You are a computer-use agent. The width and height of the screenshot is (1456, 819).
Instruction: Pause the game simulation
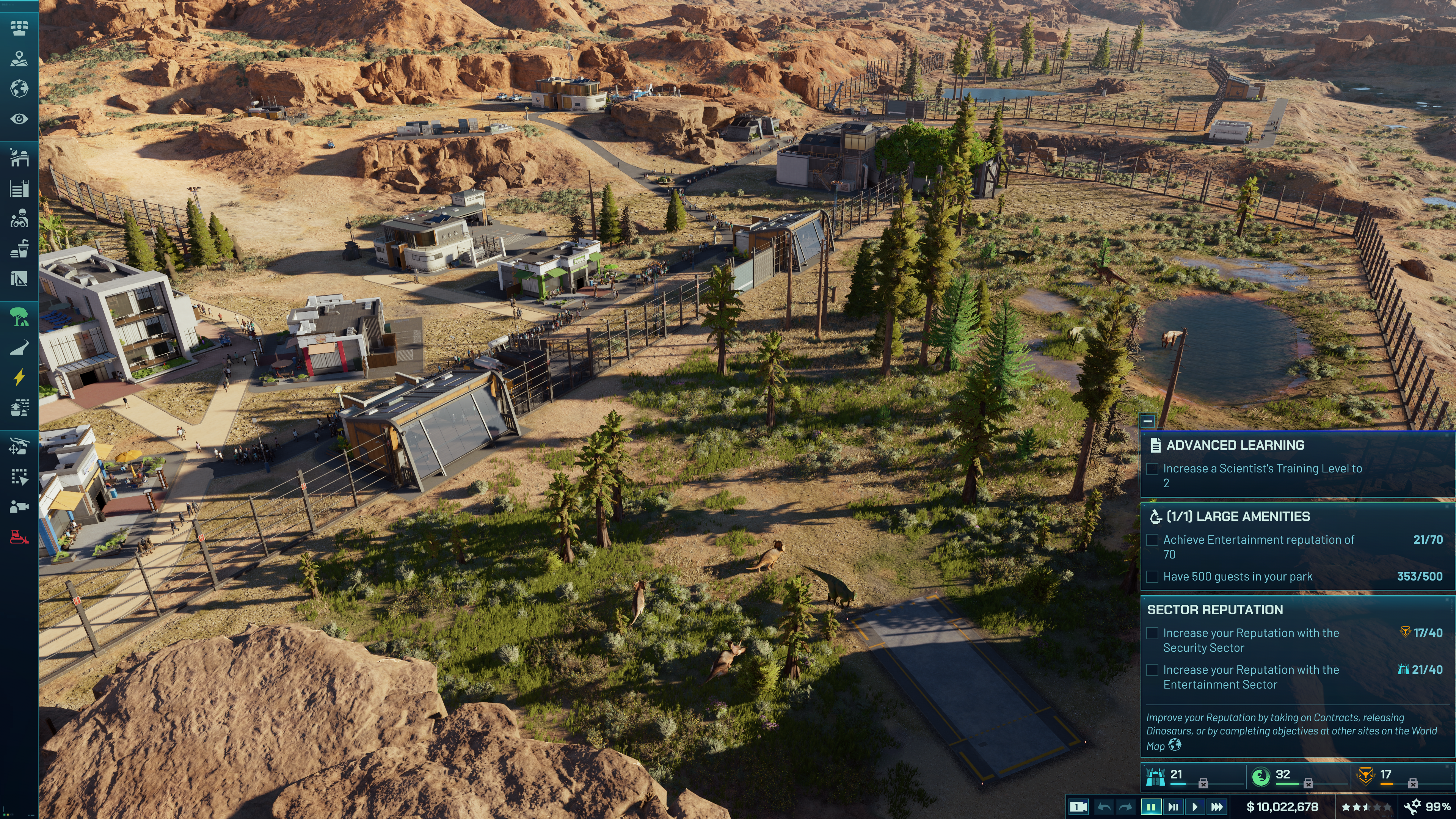pos(1151,806)
